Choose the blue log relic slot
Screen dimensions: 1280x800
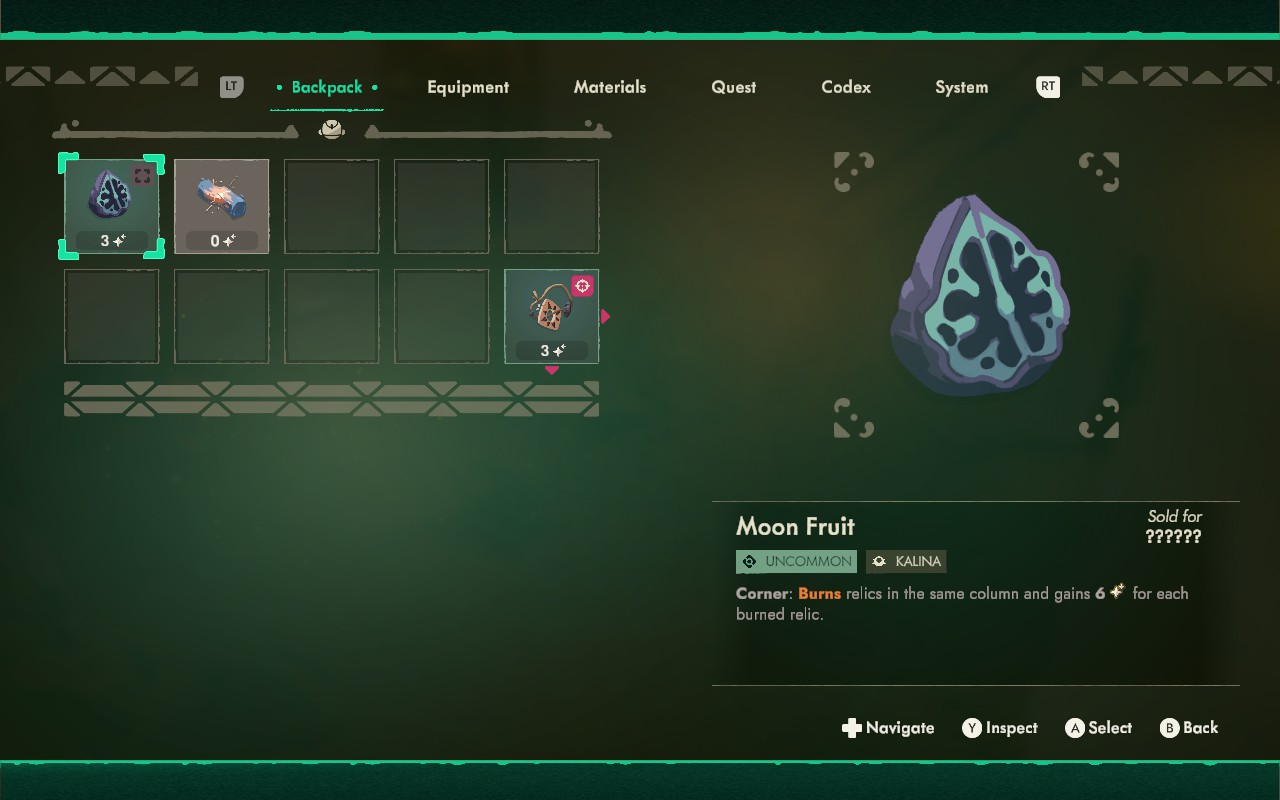(x=221, y=206)
